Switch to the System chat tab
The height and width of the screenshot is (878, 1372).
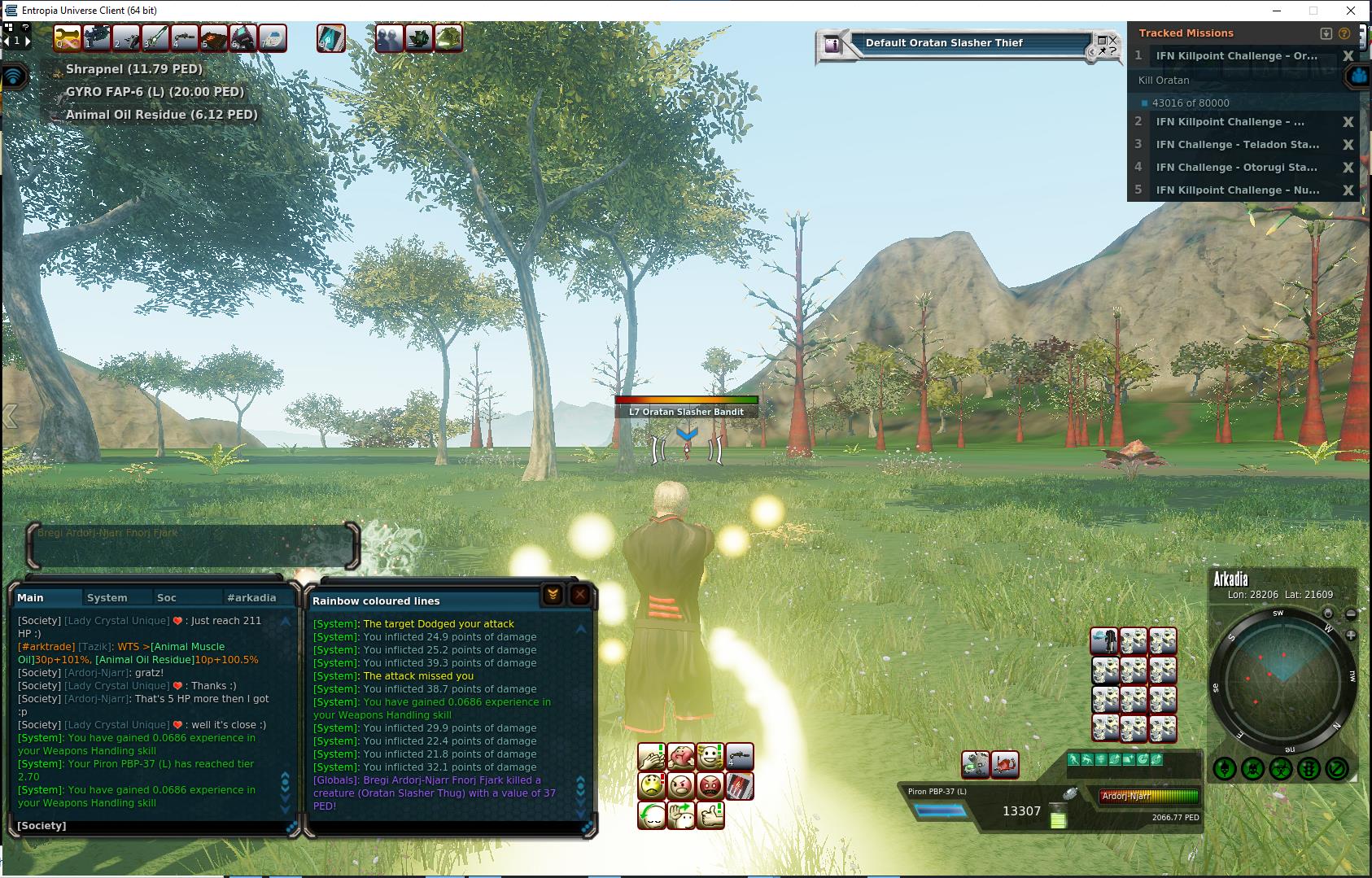tap(107, 597)
